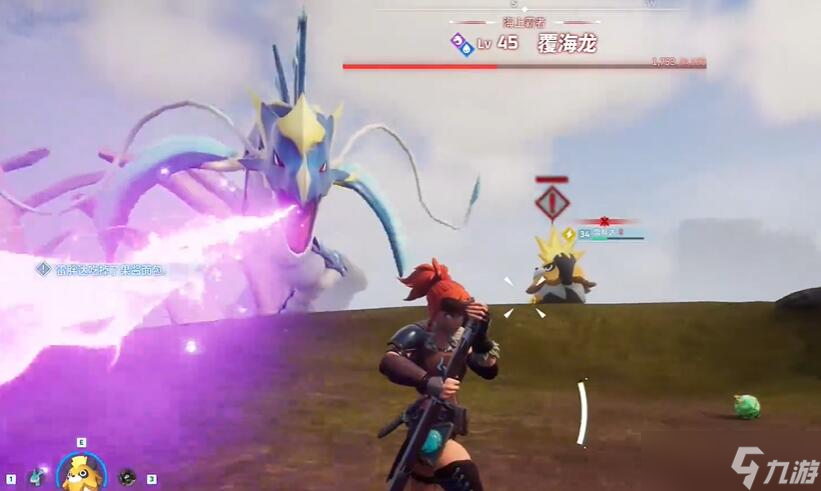Switch to the blue pal in the party wheel
Image resolution: width=821 pixels, height=491 pixels.
[x=37, y=477]
